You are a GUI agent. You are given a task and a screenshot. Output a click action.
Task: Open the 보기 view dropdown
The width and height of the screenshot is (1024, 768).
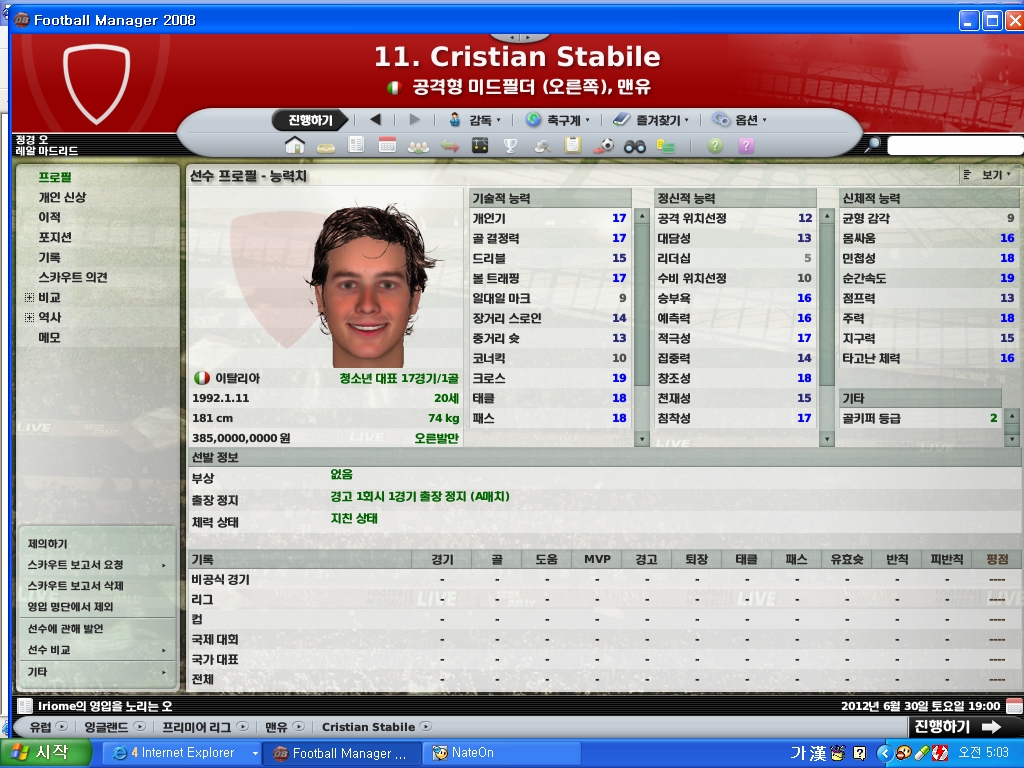(991, 175)
